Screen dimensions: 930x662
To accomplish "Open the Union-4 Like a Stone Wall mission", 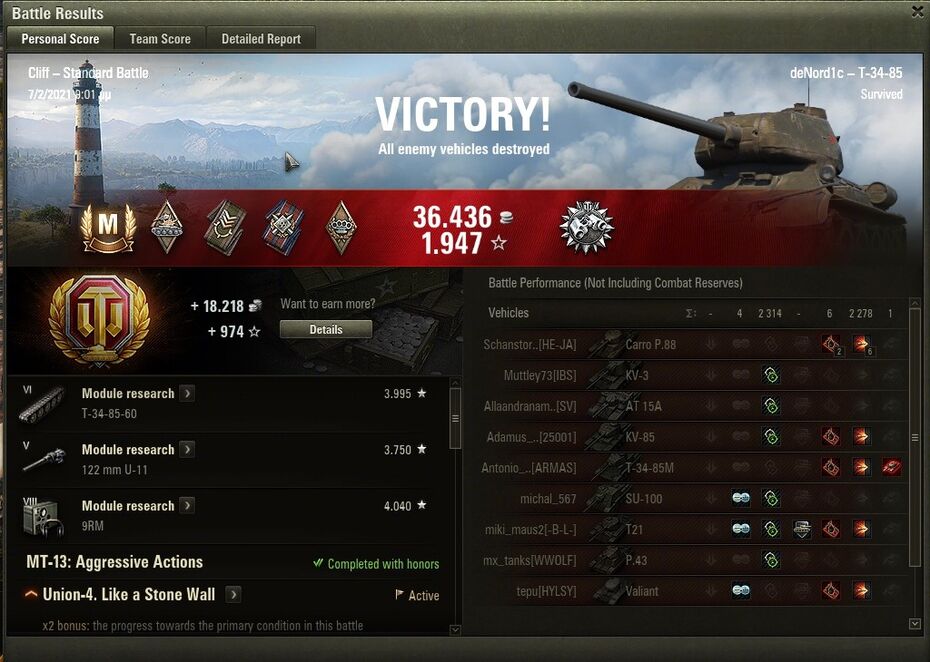I will (x=233, y=594).
